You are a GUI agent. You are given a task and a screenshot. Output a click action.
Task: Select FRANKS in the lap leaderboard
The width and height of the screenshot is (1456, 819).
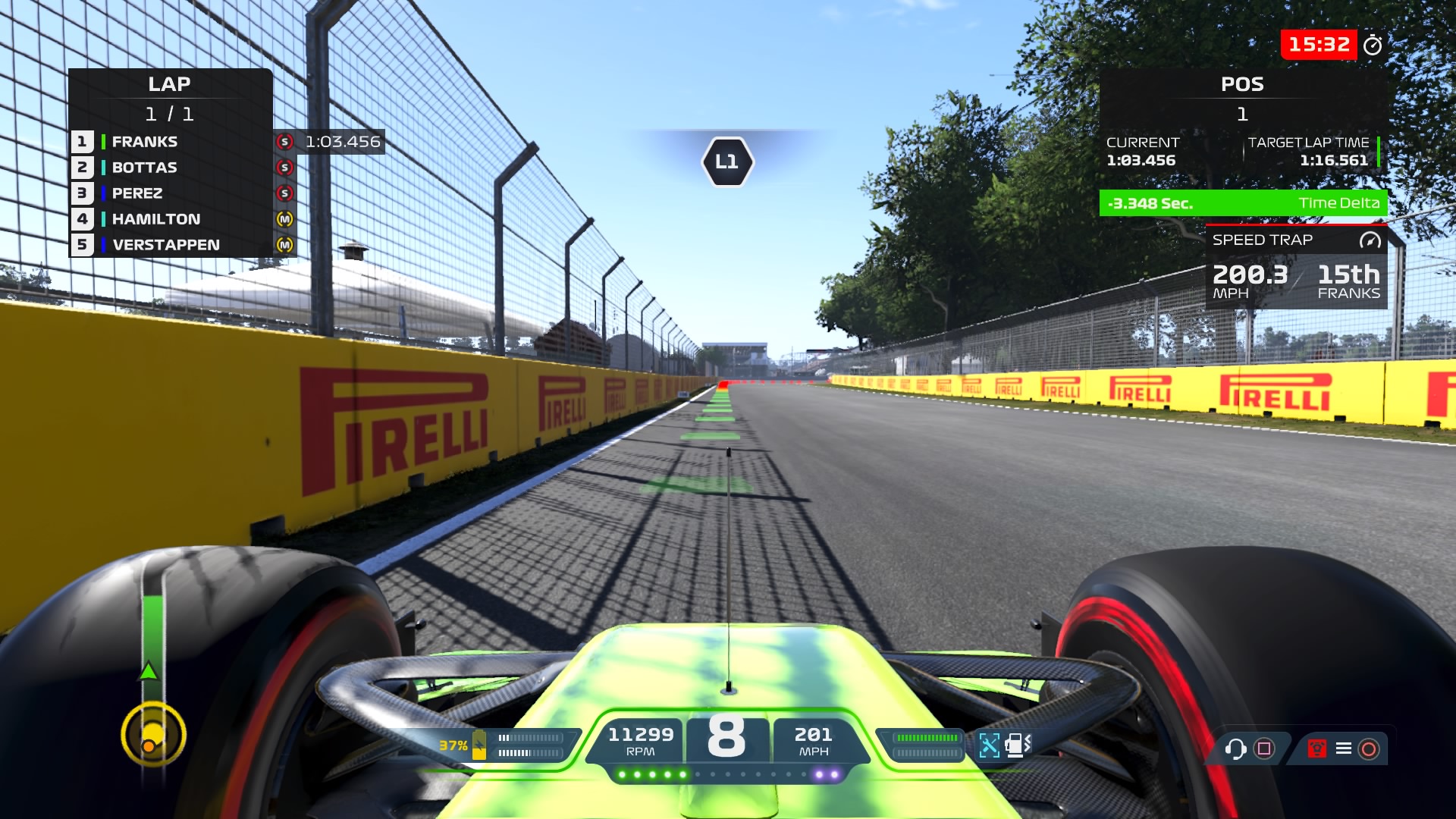[x=144, y=142]
